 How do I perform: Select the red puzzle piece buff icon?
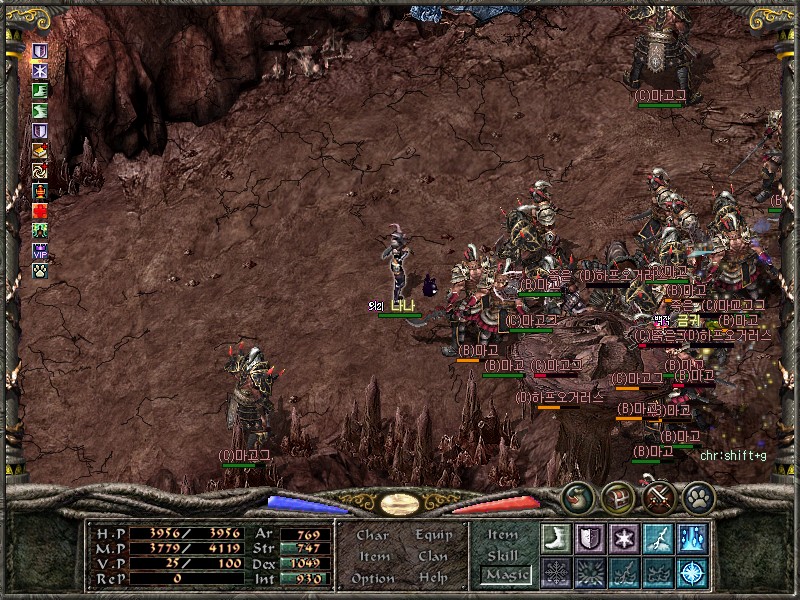[x=41, y=211]
